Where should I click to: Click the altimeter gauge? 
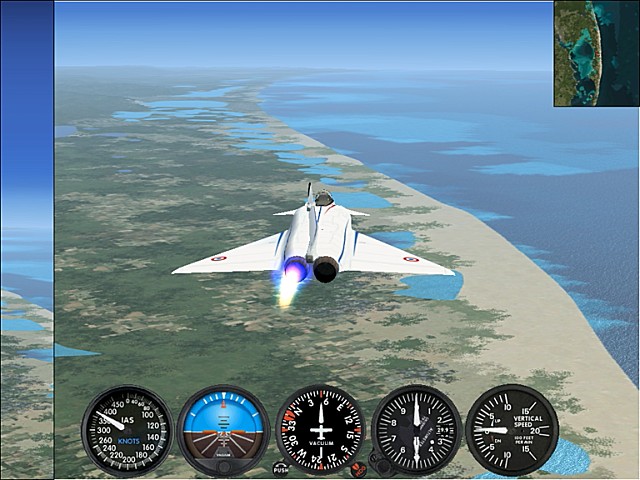click(416, 430)
